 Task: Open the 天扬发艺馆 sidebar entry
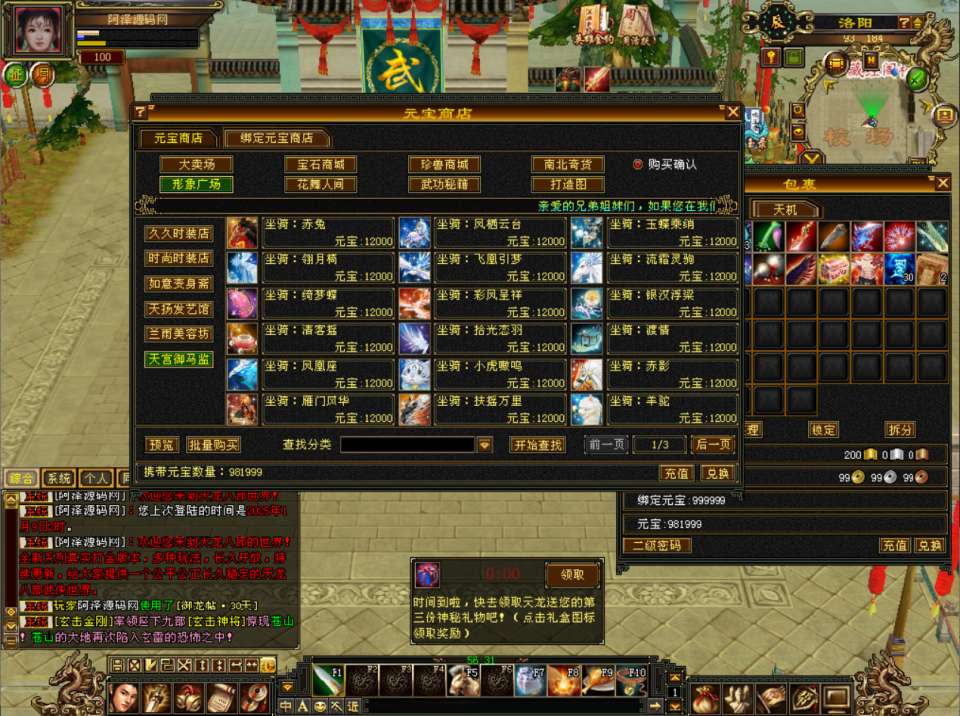pos(180,308)
